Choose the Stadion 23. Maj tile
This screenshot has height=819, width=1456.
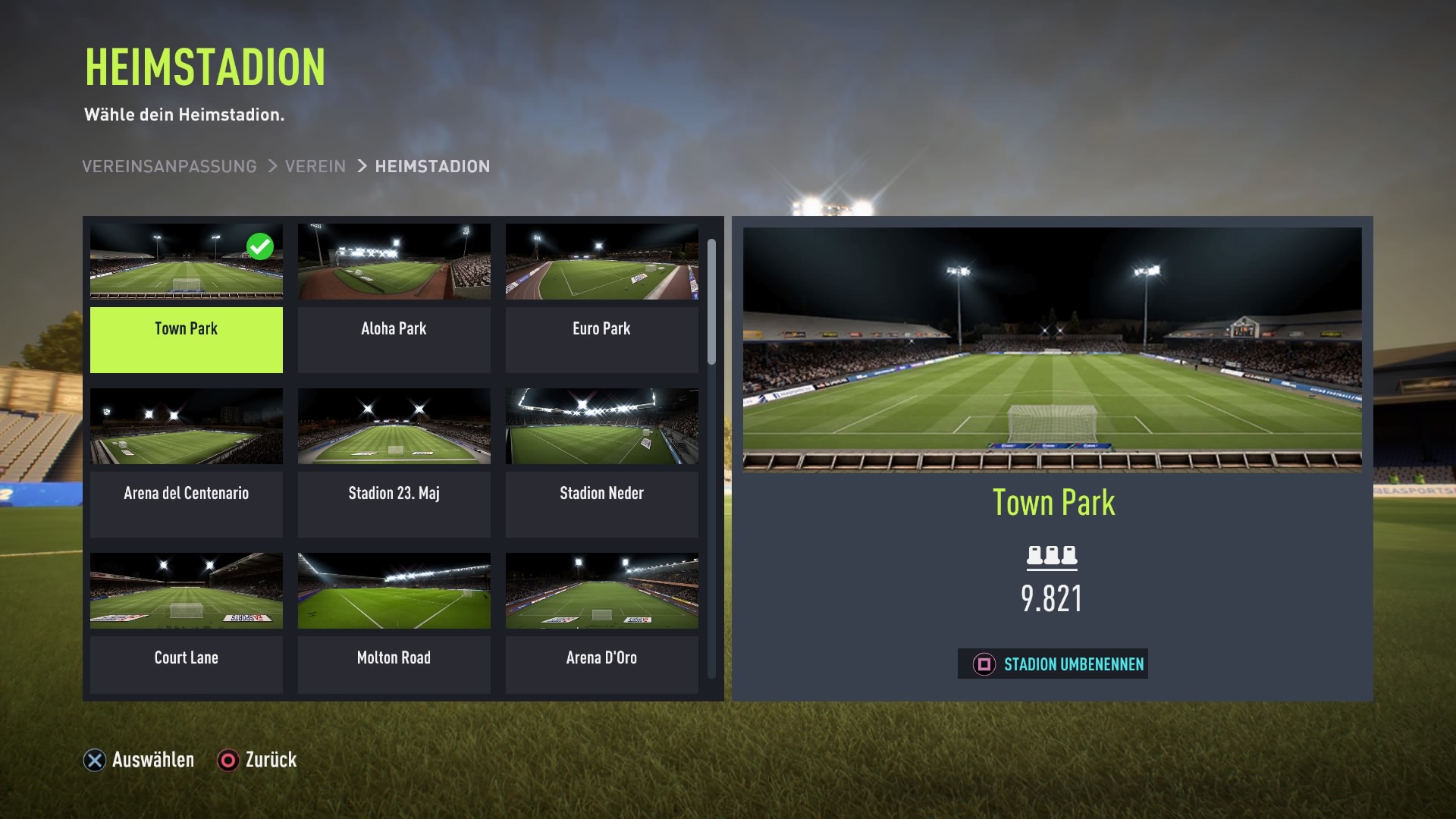pos(394,463)
